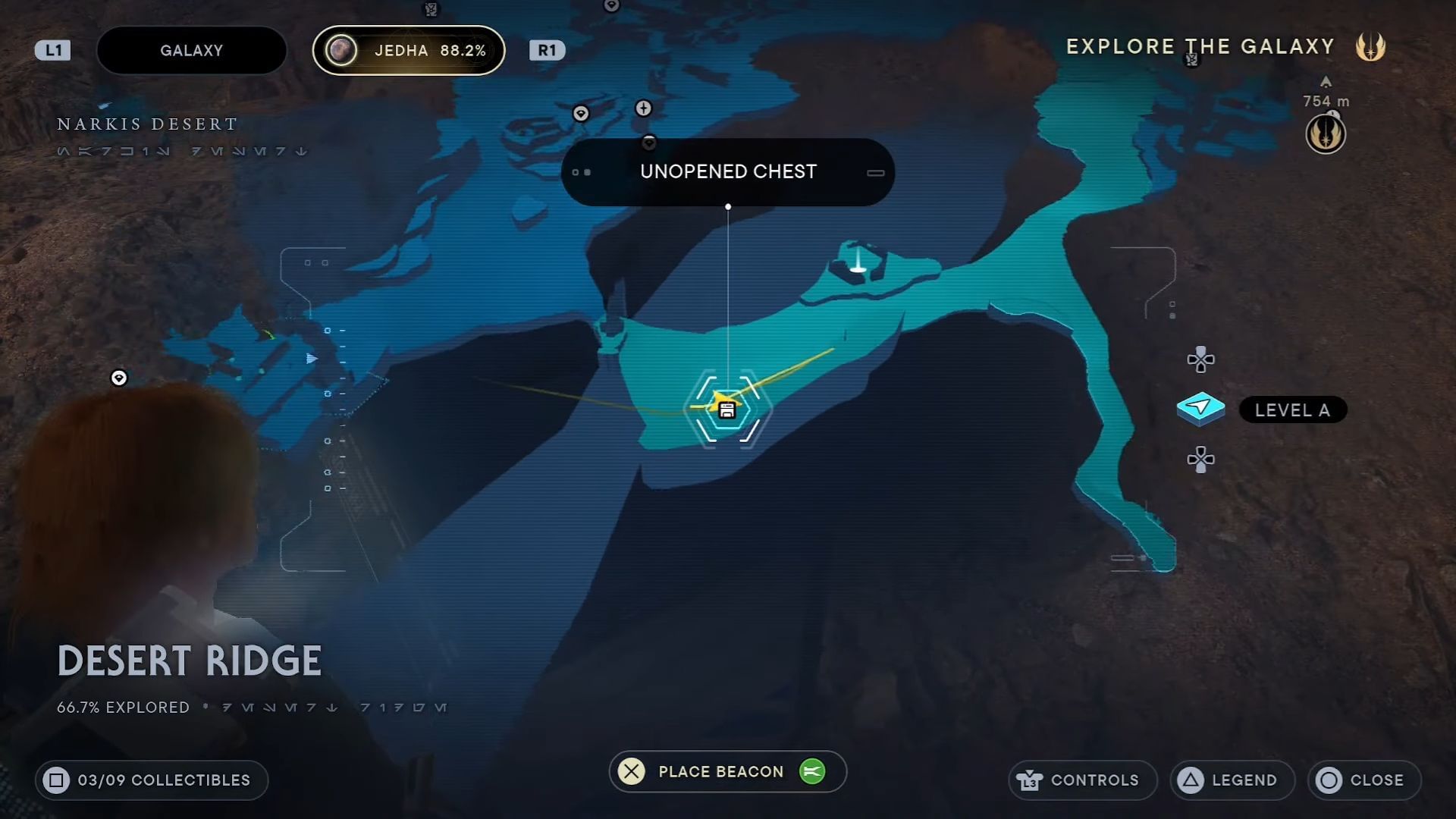Image resolution: width=1456 pixels, height=819 pixels.
Task: Select the Level A floor indicator
Action: coord(1291,410)
